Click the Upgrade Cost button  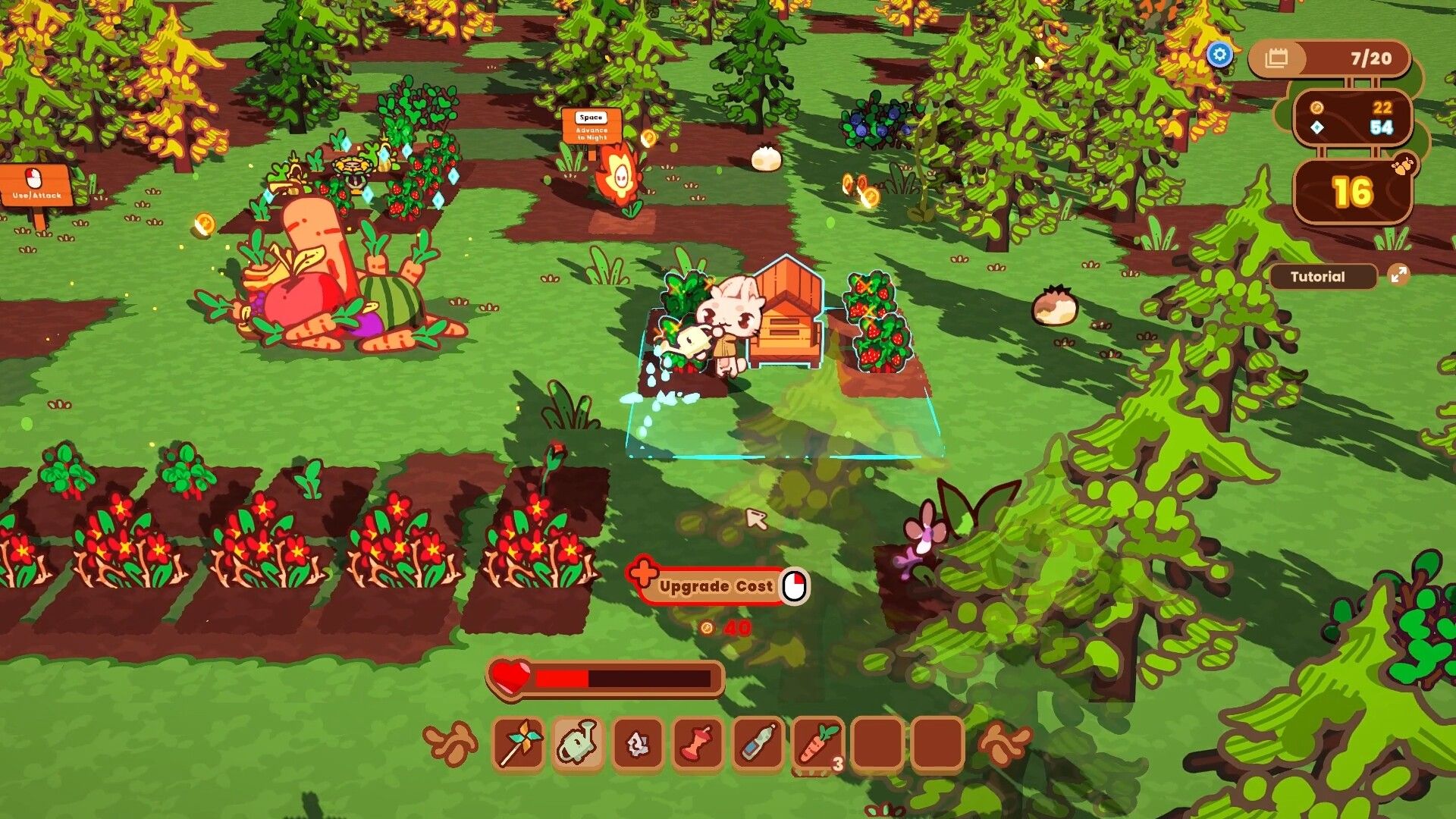pyautogui.click(x=715, y=585)
